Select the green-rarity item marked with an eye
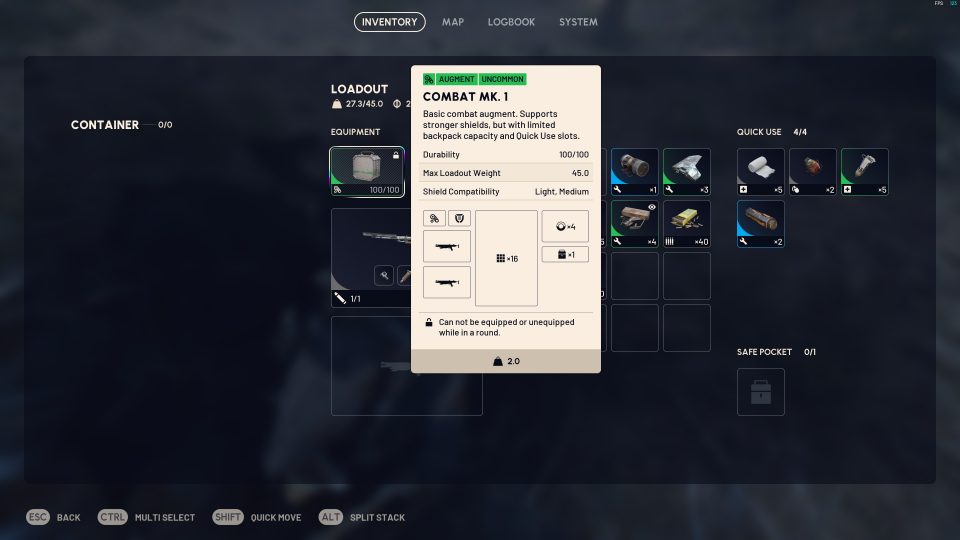 point(635,224)
